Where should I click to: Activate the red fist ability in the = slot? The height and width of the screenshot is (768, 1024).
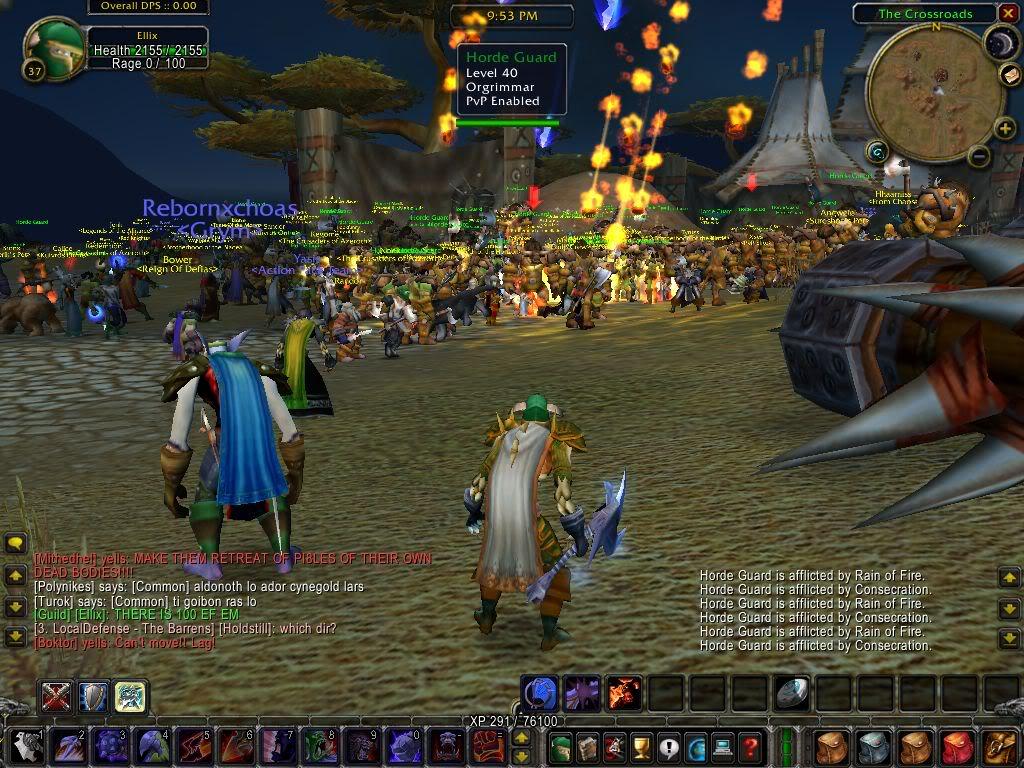point(488,746)
